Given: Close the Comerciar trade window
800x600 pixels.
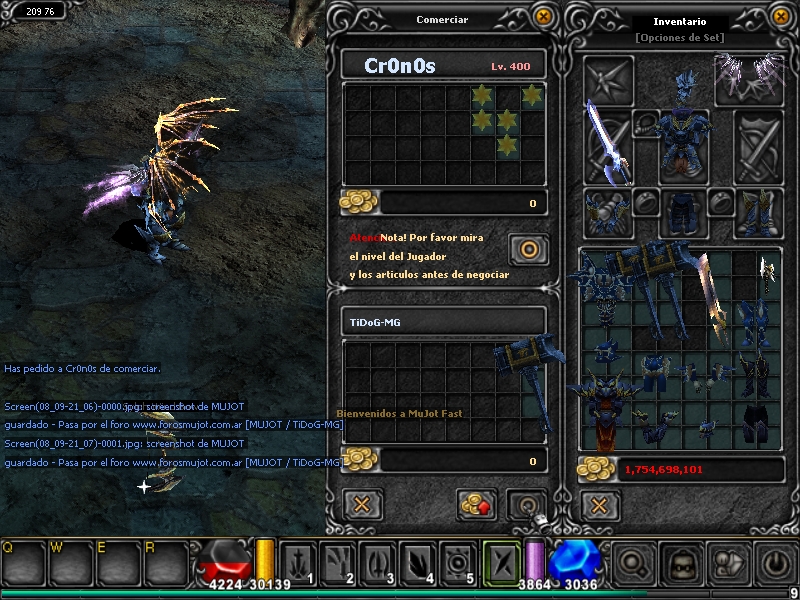Looking at the screenshot, I should 543,16.
